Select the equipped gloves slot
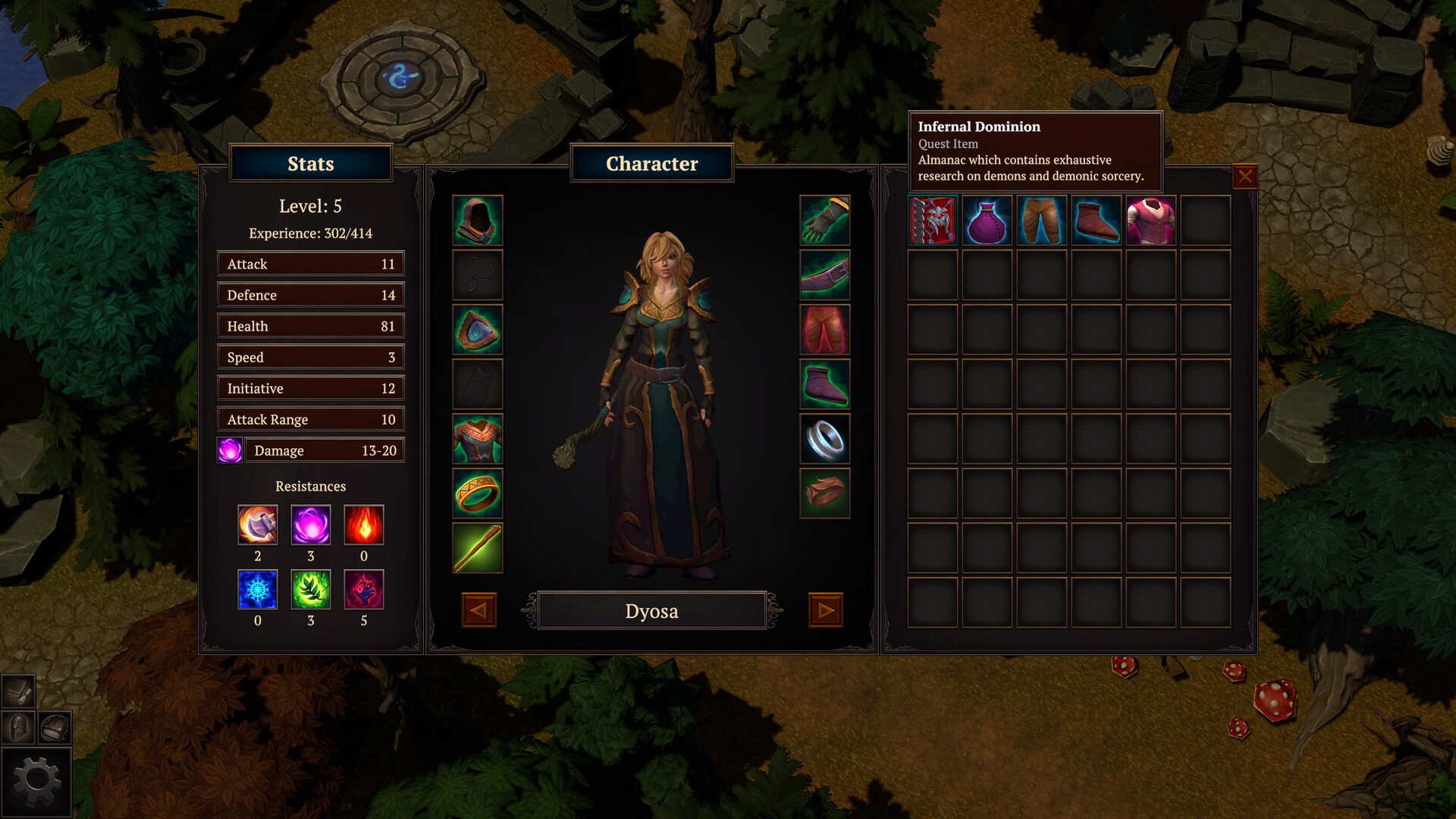The height and width of the screenshot is (819, 1456). (x=824, y=221)
